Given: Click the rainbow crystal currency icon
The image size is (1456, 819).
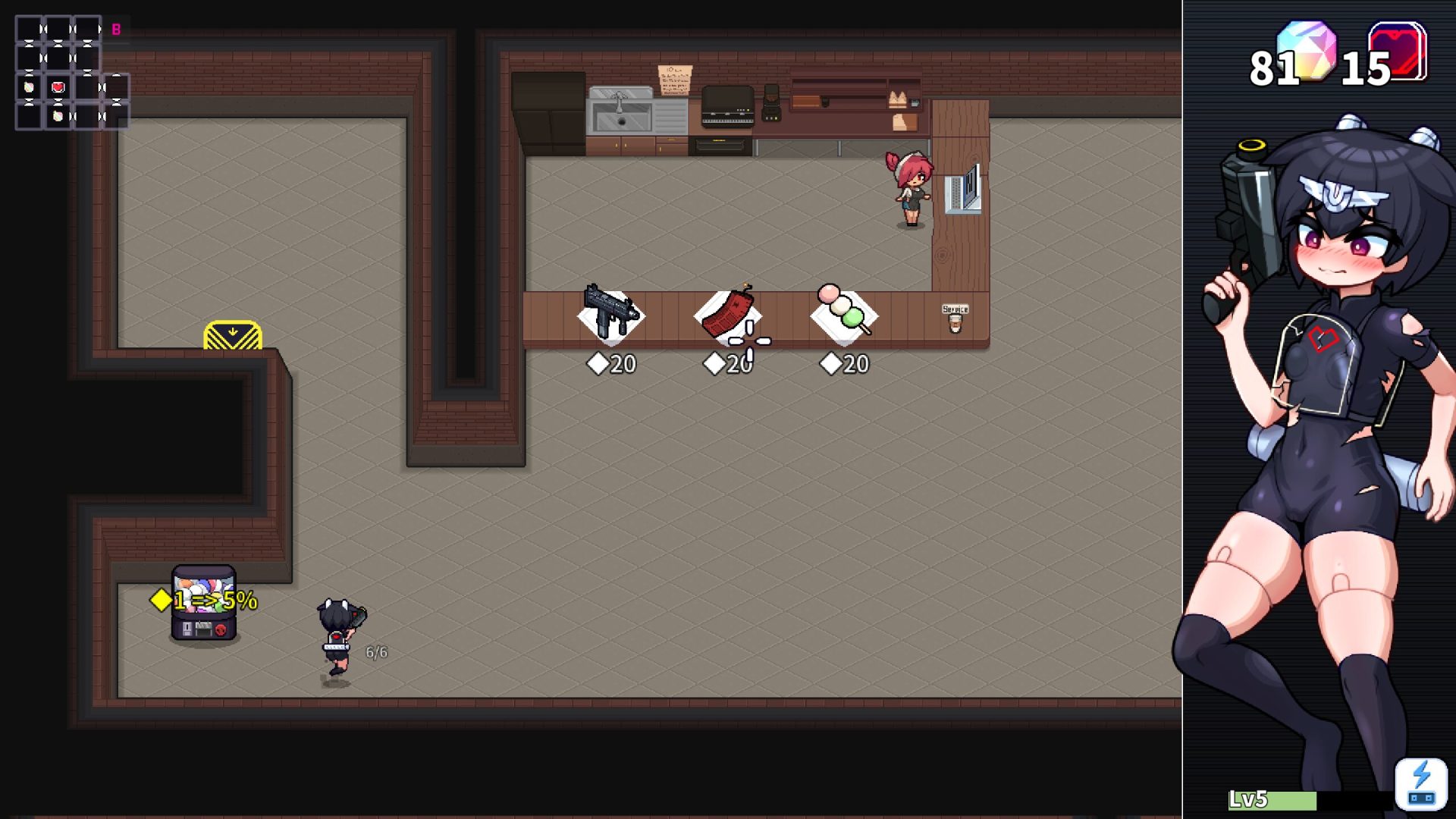Looking at the screenshot, I should [x=1306, y=49].
